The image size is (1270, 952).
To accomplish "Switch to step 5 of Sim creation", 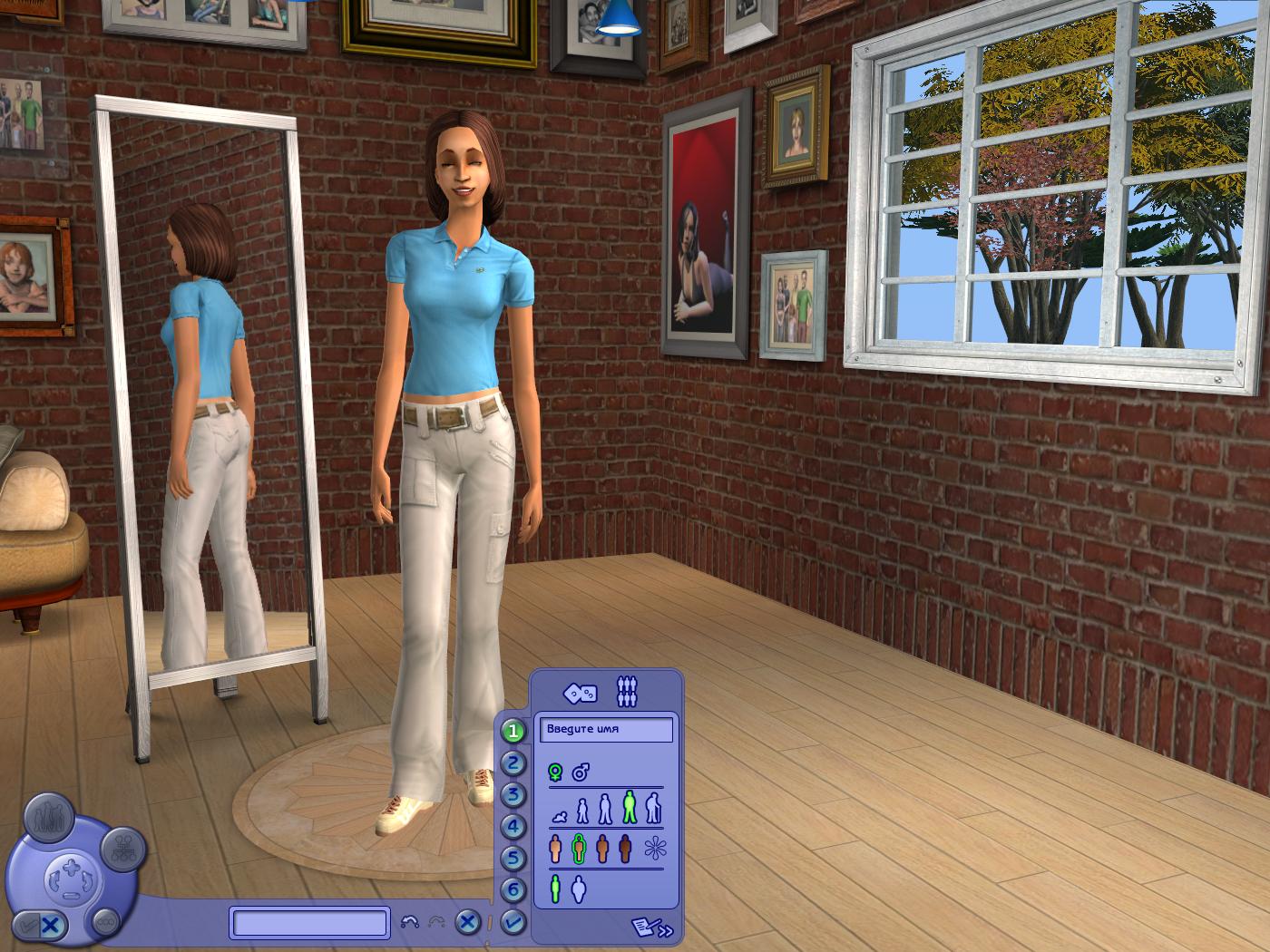I will [512, 854].
